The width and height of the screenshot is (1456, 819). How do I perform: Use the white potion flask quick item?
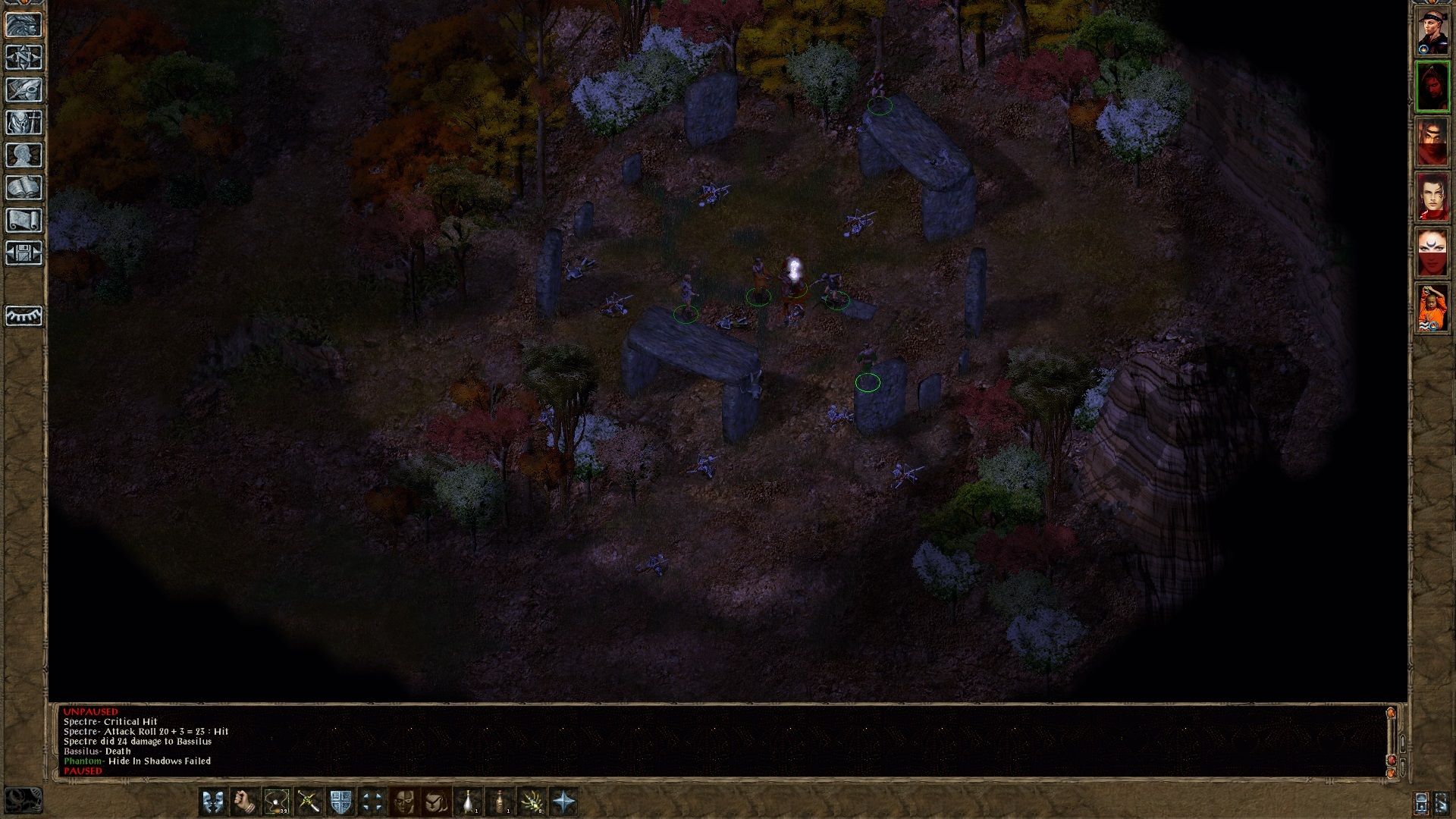pyautogui.click(x=469, y=802)
